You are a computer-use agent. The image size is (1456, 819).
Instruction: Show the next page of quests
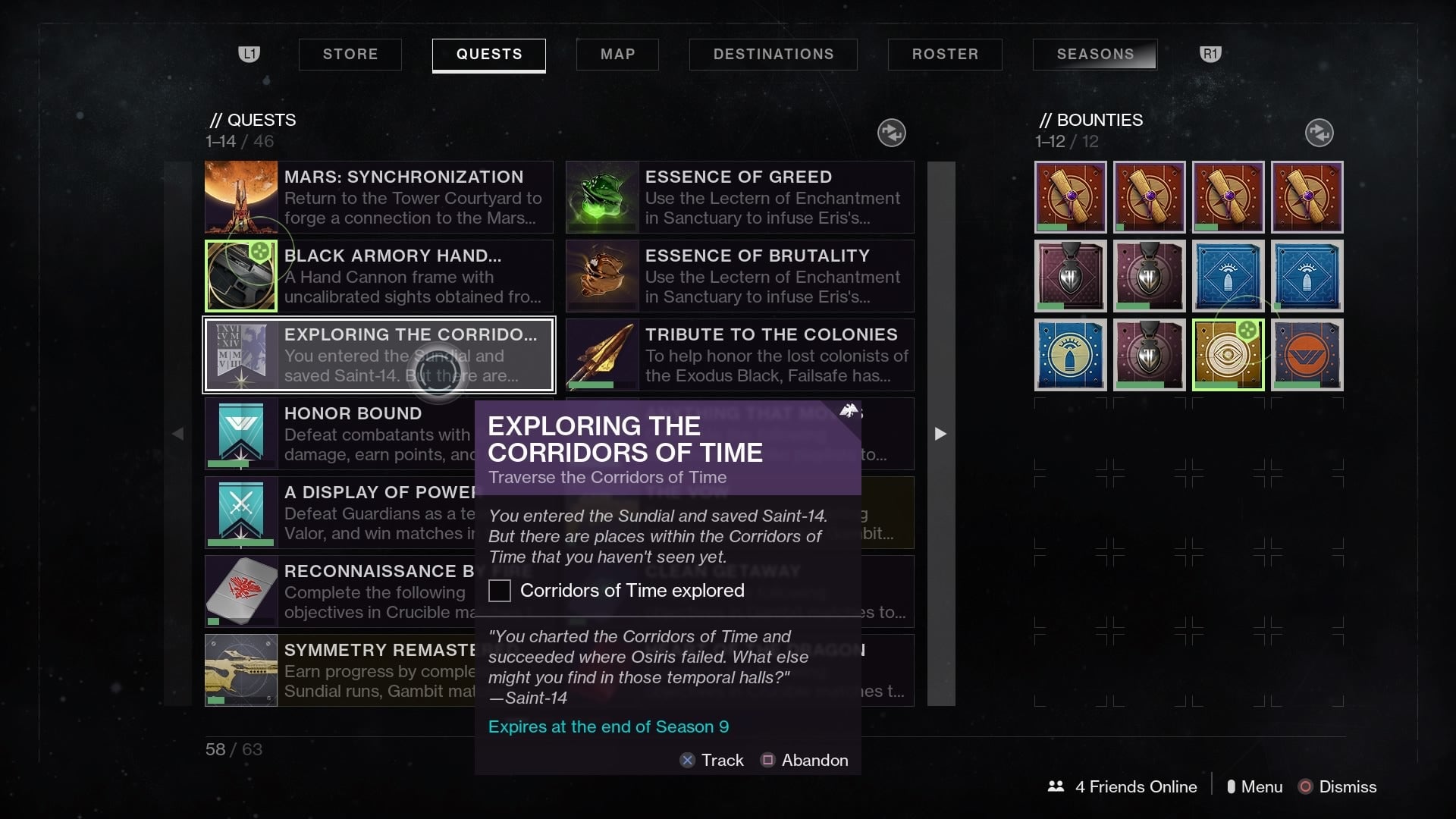(x=940, y=434)
